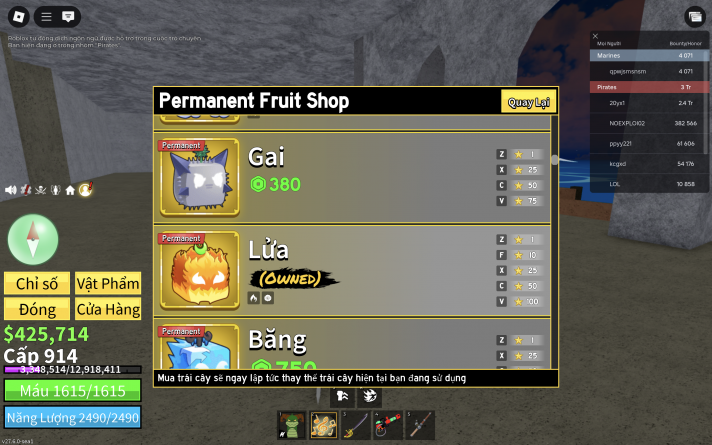Equip the red gun hotbar slot
Screen dimensions: 712x445
[388, 424]
